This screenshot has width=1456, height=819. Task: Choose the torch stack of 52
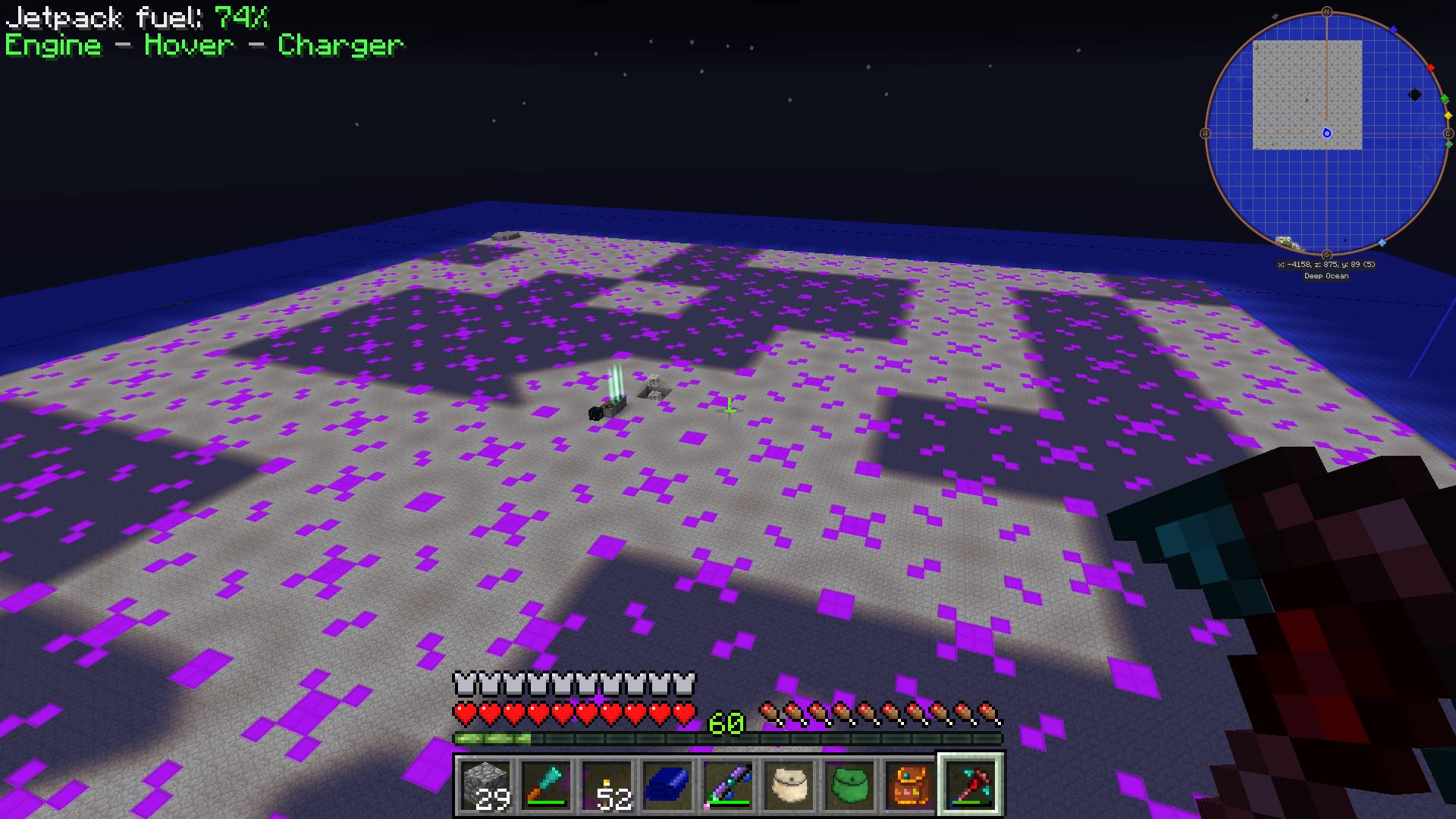607,784
